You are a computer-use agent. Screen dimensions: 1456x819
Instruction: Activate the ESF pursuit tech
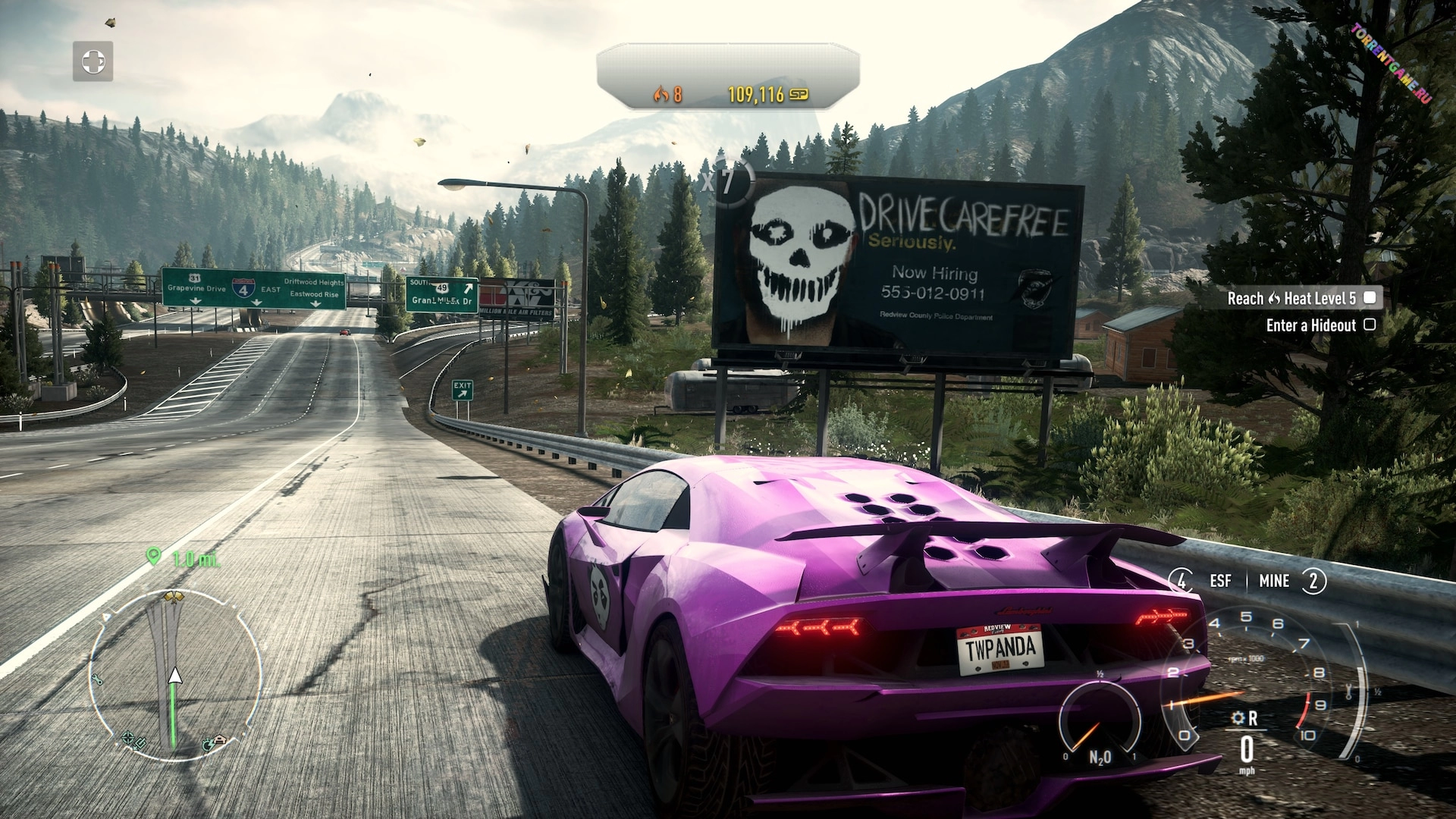1220,581
